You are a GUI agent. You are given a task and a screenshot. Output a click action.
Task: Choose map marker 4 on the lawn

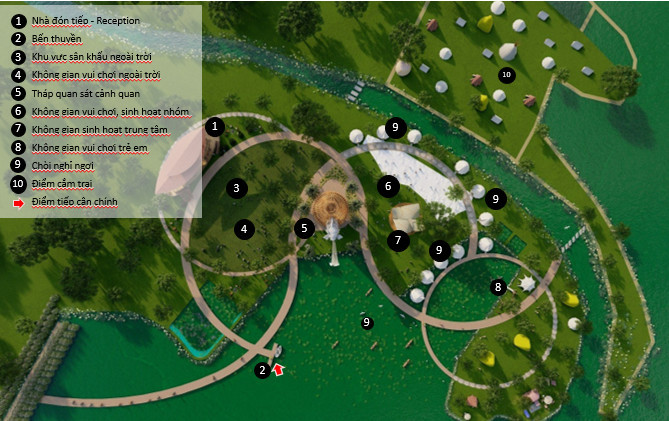[x=243, y=229]
